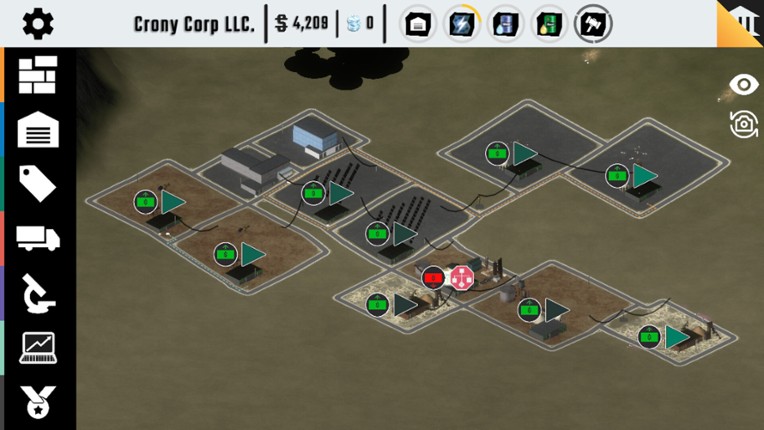Open the gear settings menu
Image resolution: width=764 pixels, height=430 pixels.
pyautogui.click(x=38, y=24)
